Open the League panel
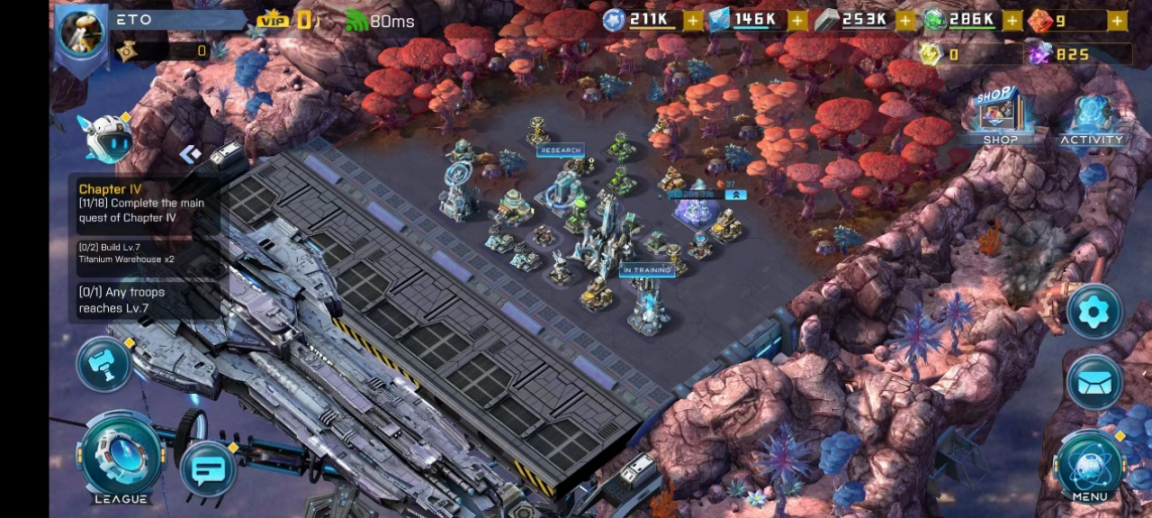1152x518 pixels. [121, 458]
